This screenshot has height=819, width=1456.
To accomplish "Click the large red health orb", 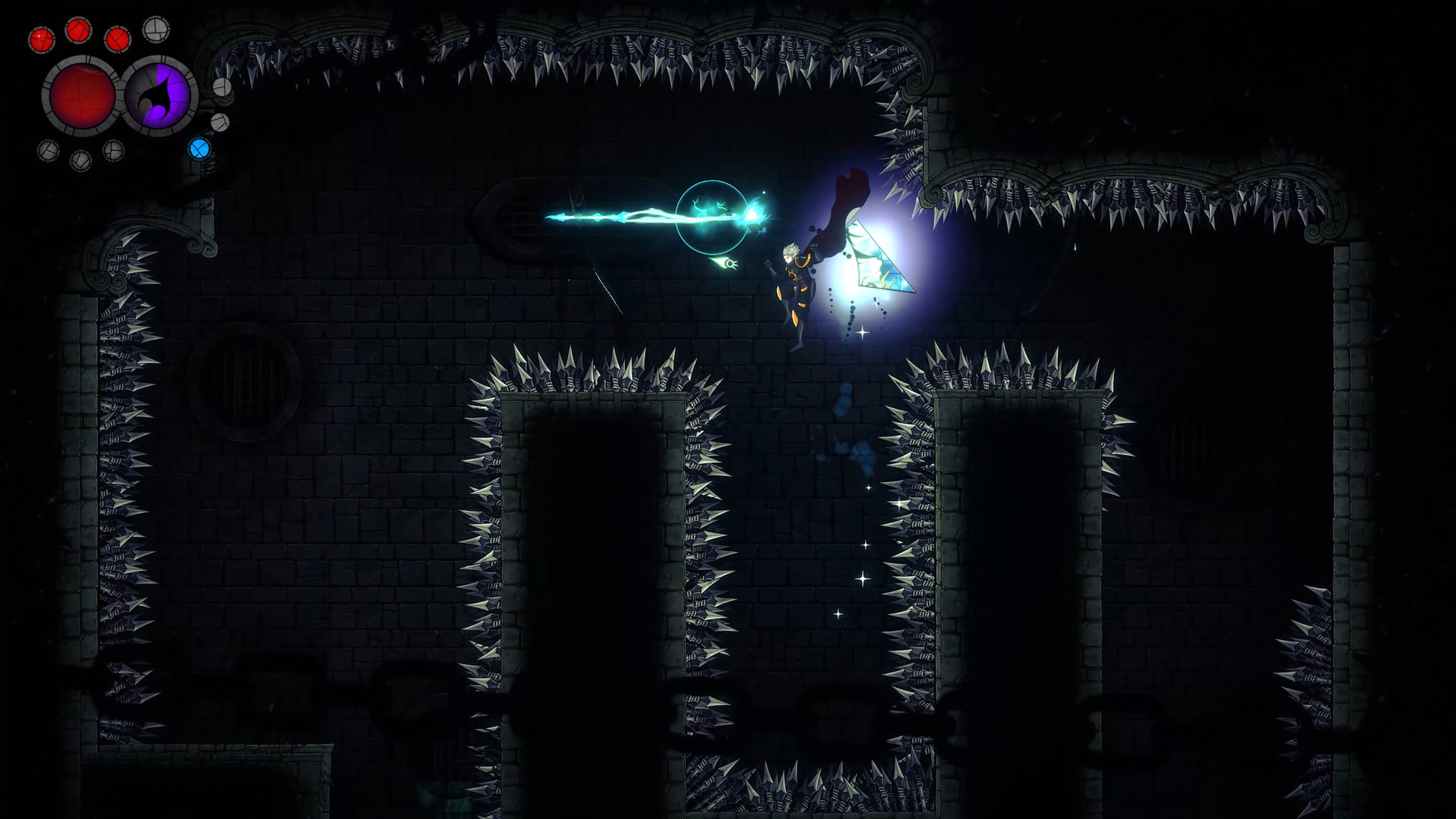I will point(80,97).
